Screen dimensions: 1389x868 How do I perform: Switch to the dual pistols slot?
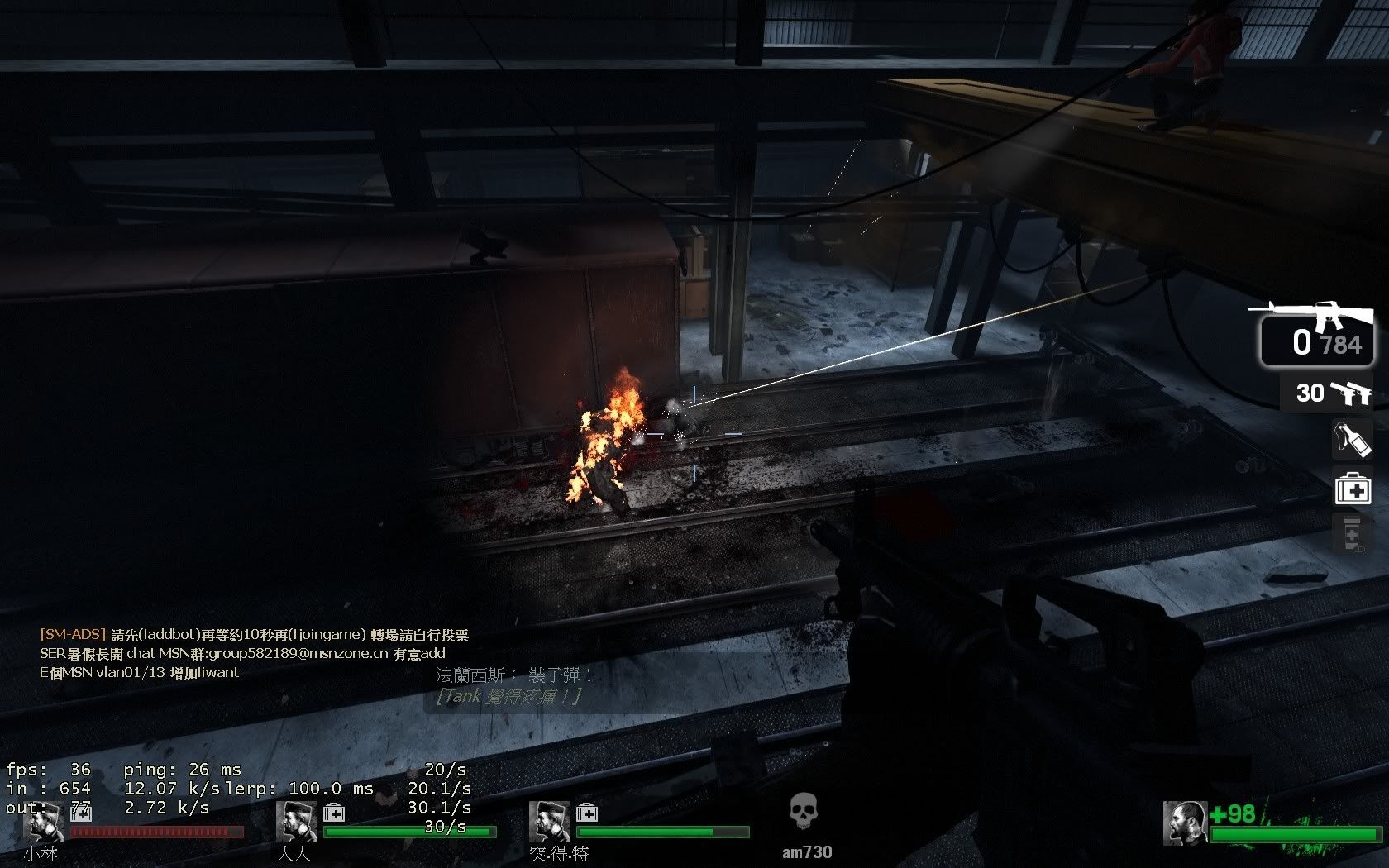point(1327,393)
